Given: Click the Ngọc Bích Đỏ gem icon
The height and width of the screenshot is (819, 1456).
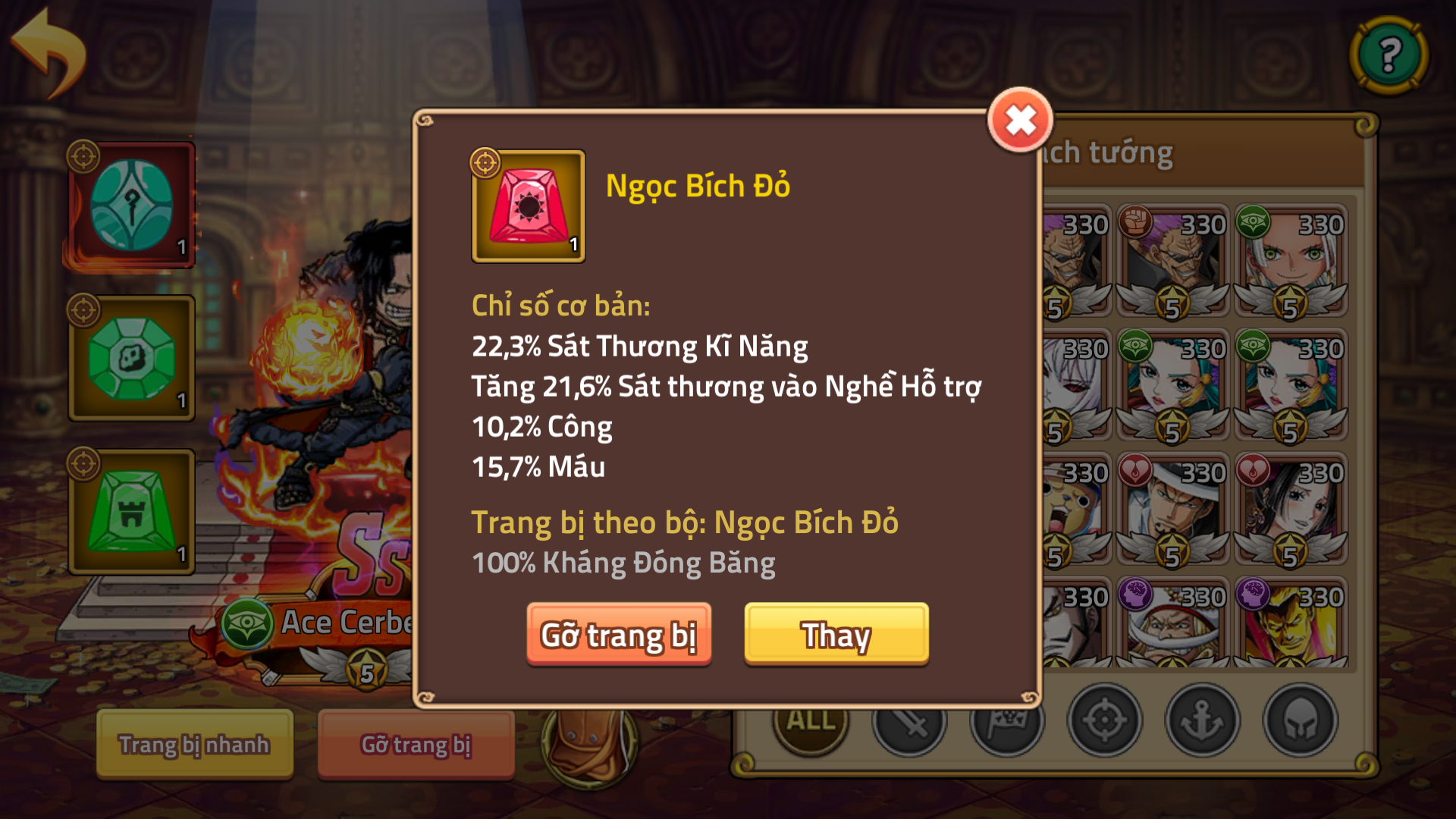Looking at the screenshot, I should pyautogui.click(x=529, y=206).
